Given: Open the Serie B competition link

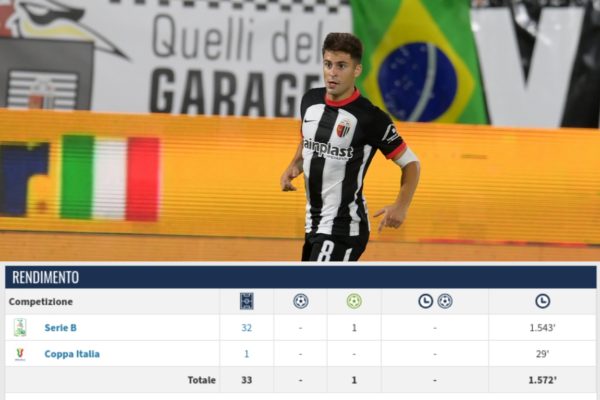Looking at the screenshot, I should point(60,327).
